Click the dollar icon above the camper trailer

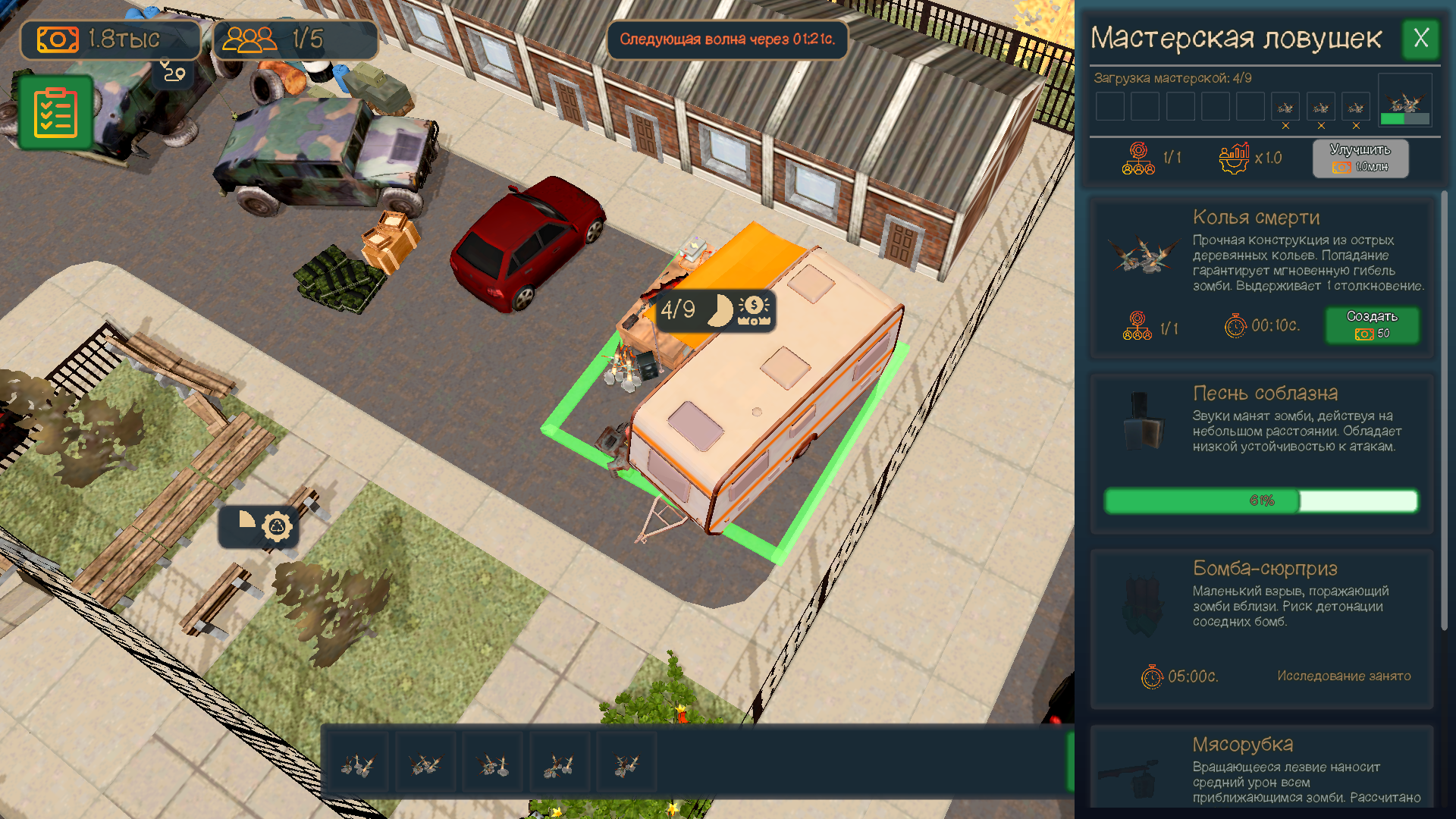pyautogui.click(x=754, y=307)
